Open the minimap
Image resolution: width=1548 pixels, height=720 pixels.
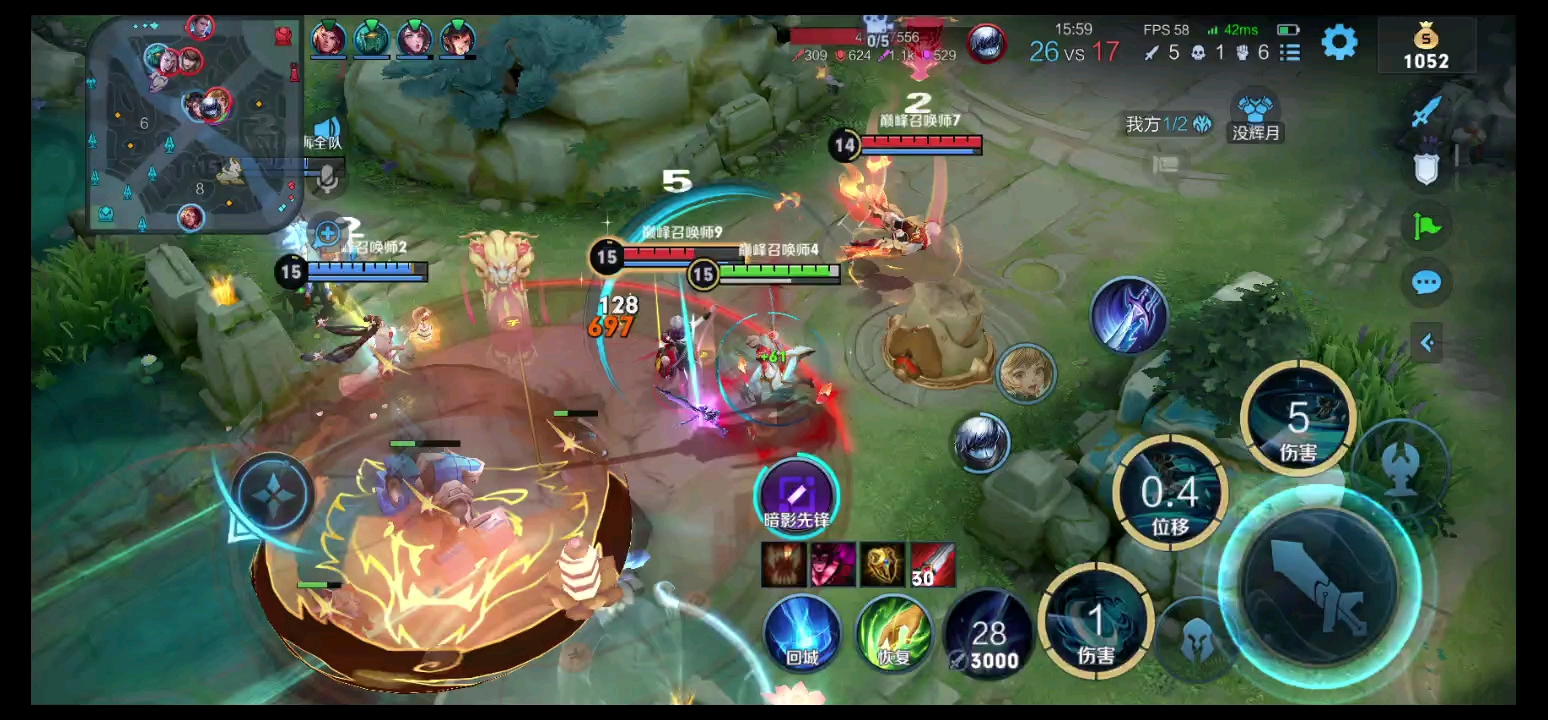[x=195, y=124]
